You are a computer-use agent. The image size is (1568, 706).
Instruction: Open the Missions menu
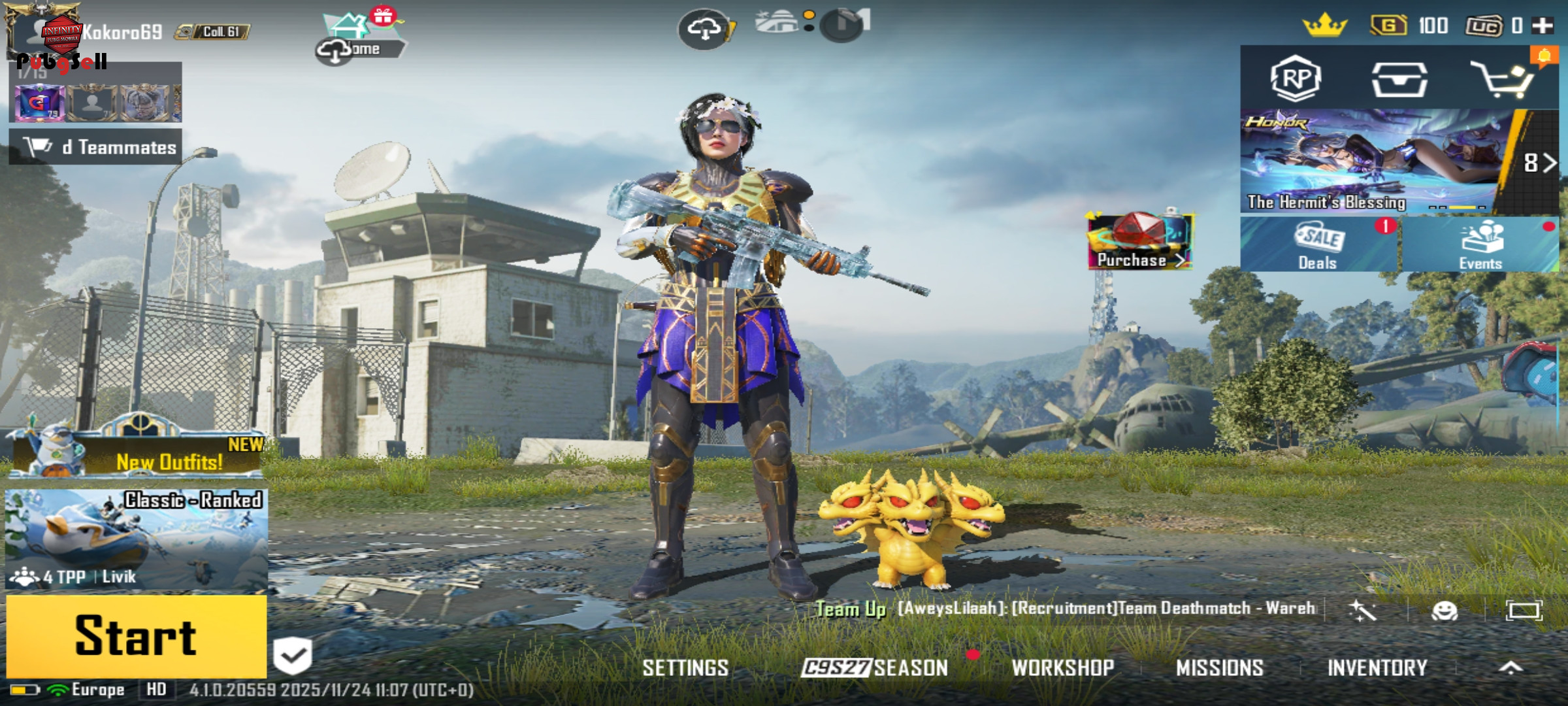[1220, 667]
